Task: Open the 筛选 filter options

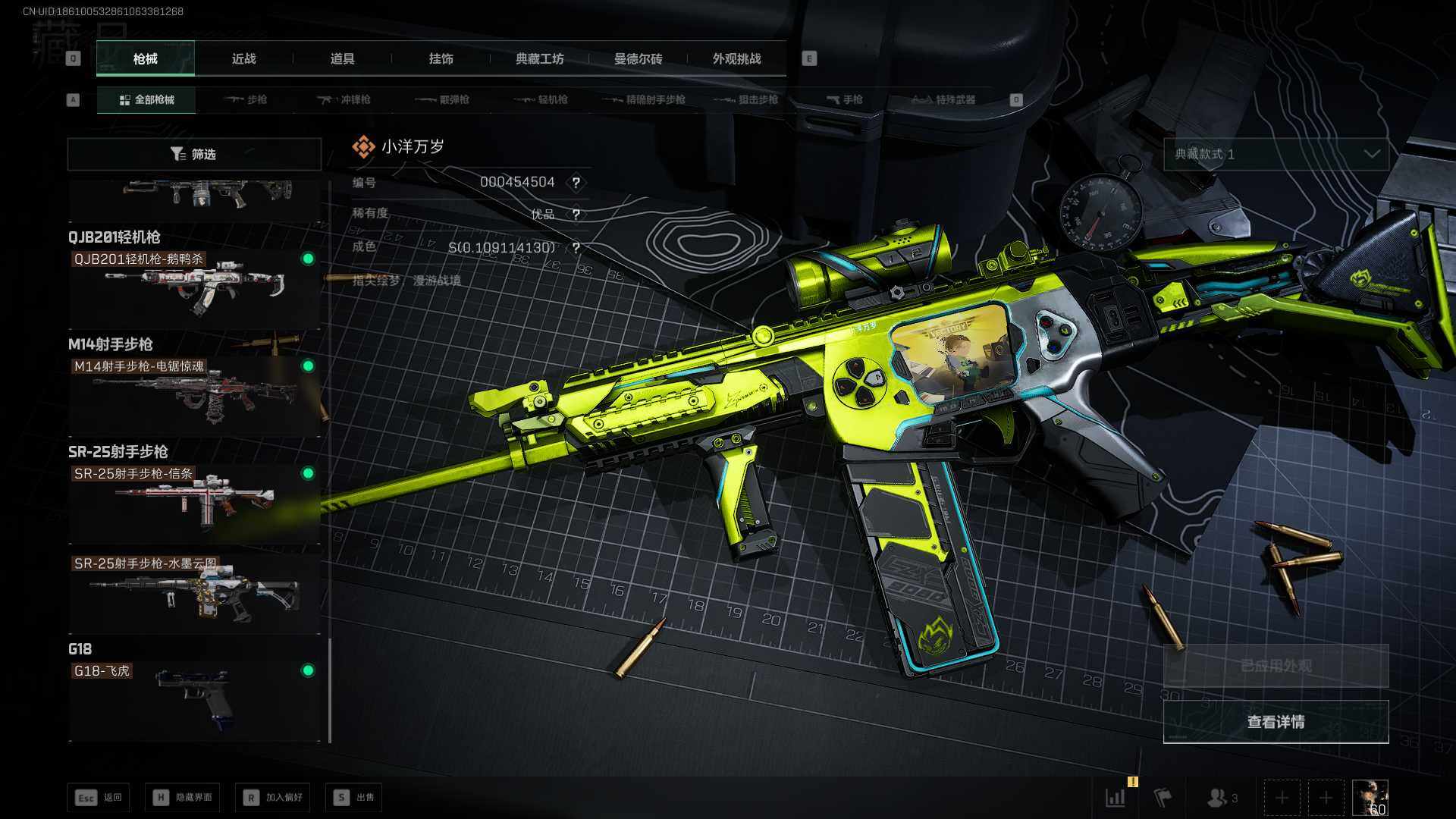Action: click(194, 154)
